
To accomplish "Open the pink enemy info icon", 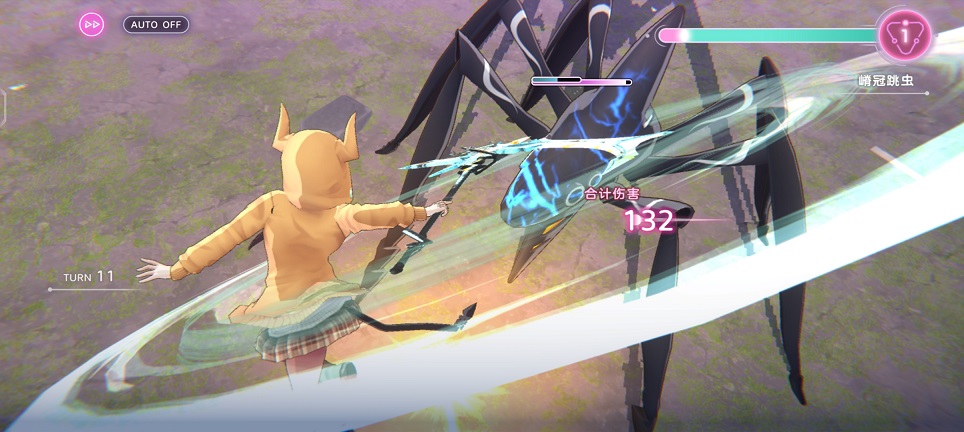I will tap(904, 36).
